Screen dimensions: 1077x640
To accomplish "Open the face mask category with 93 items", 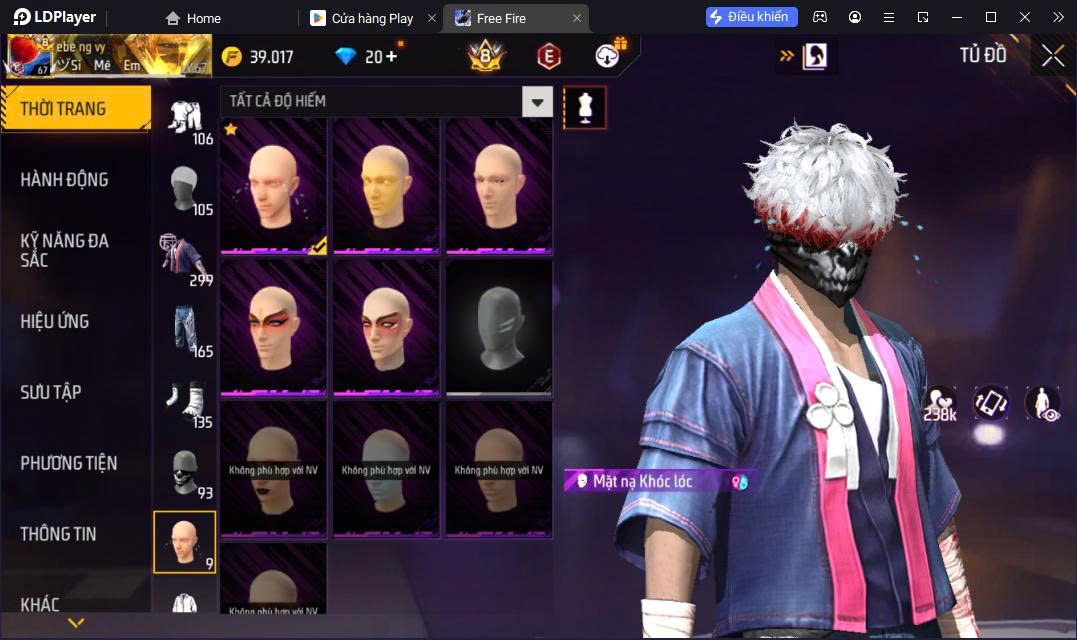I will point(185,471).
